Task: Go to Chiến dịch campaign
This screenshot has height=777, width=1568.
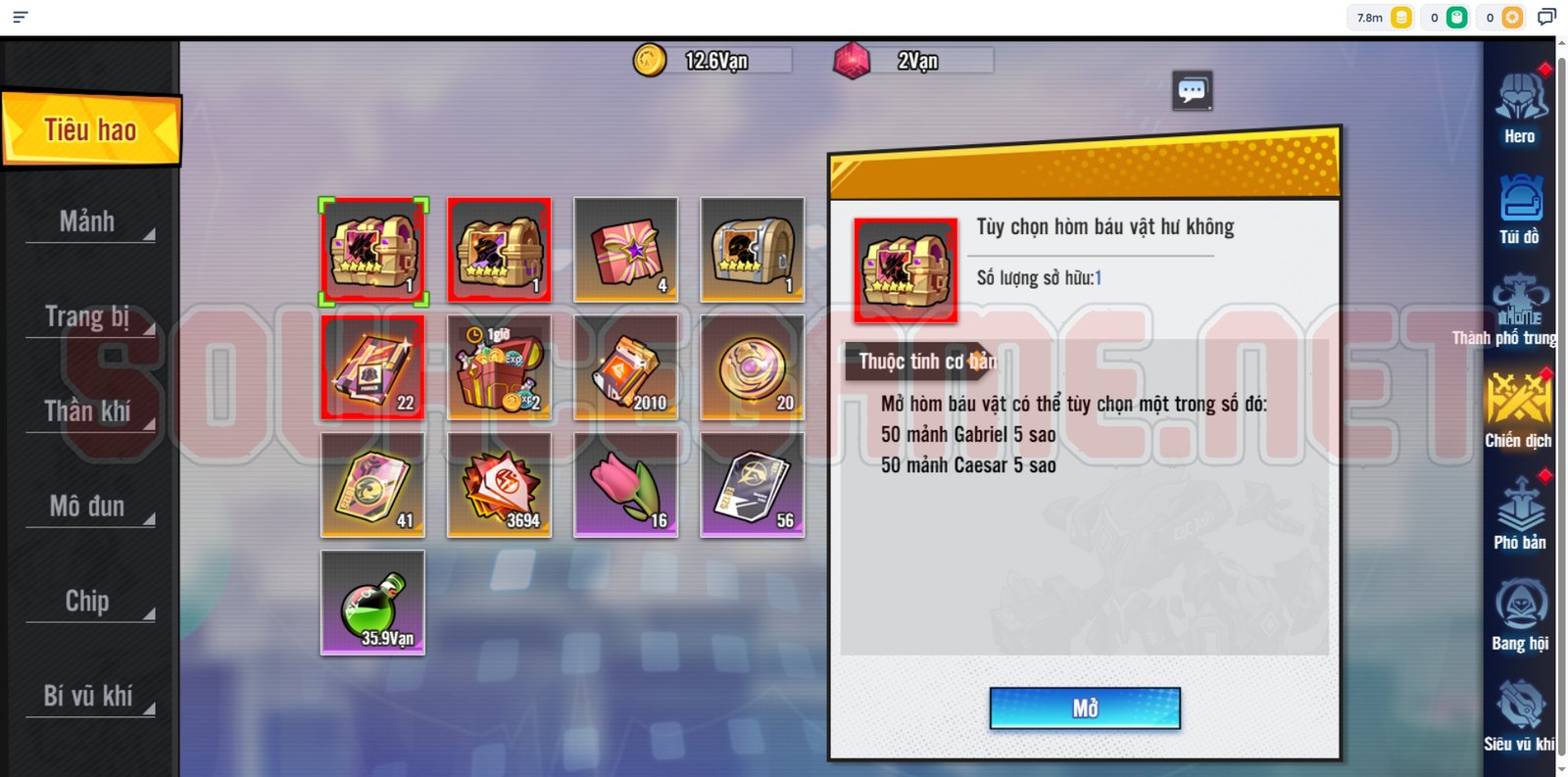Action: point(1518,412)
